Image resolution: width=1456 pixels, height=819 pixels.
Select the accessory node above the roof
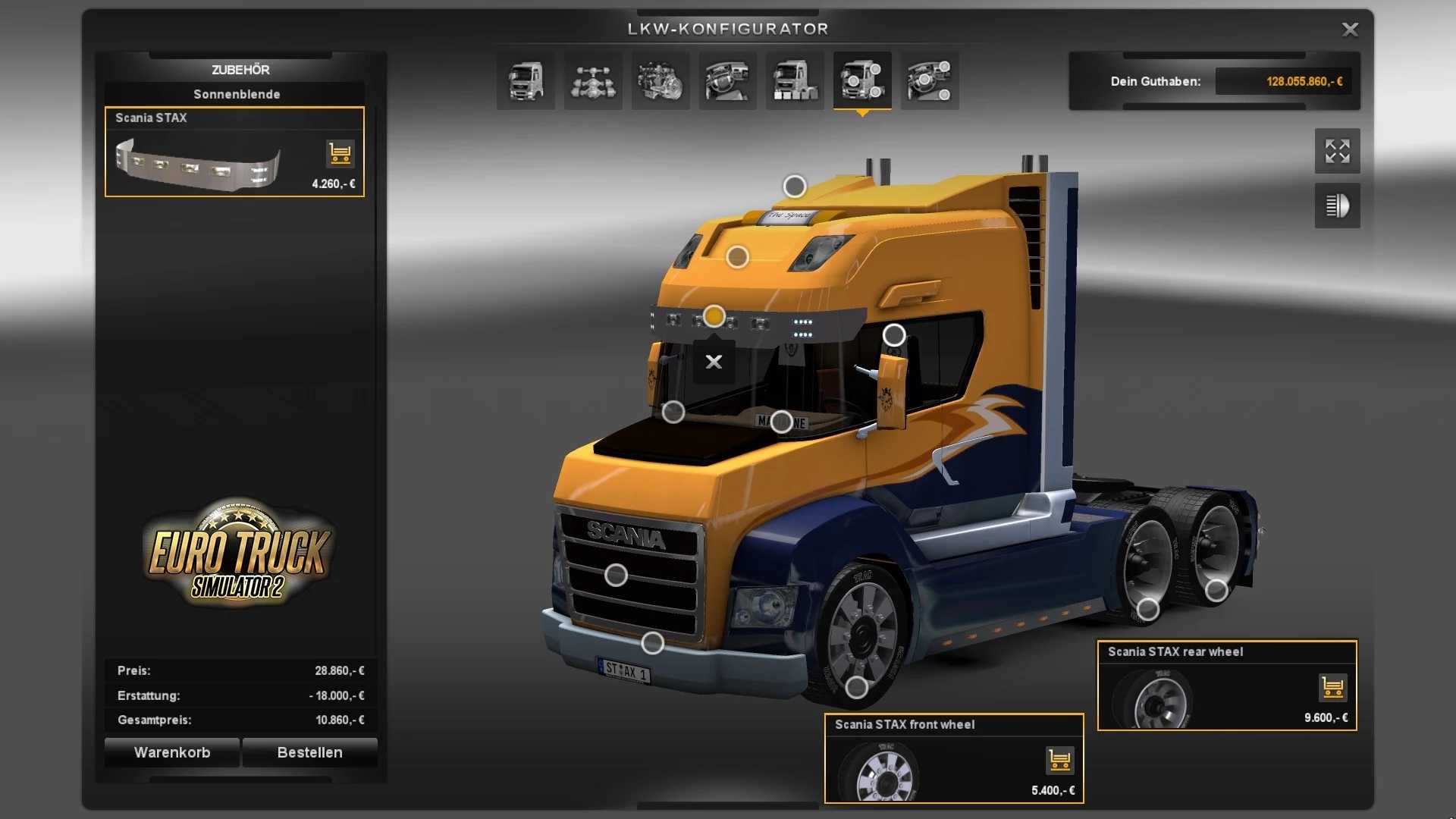pyautogui.click(x=795, y=186)
